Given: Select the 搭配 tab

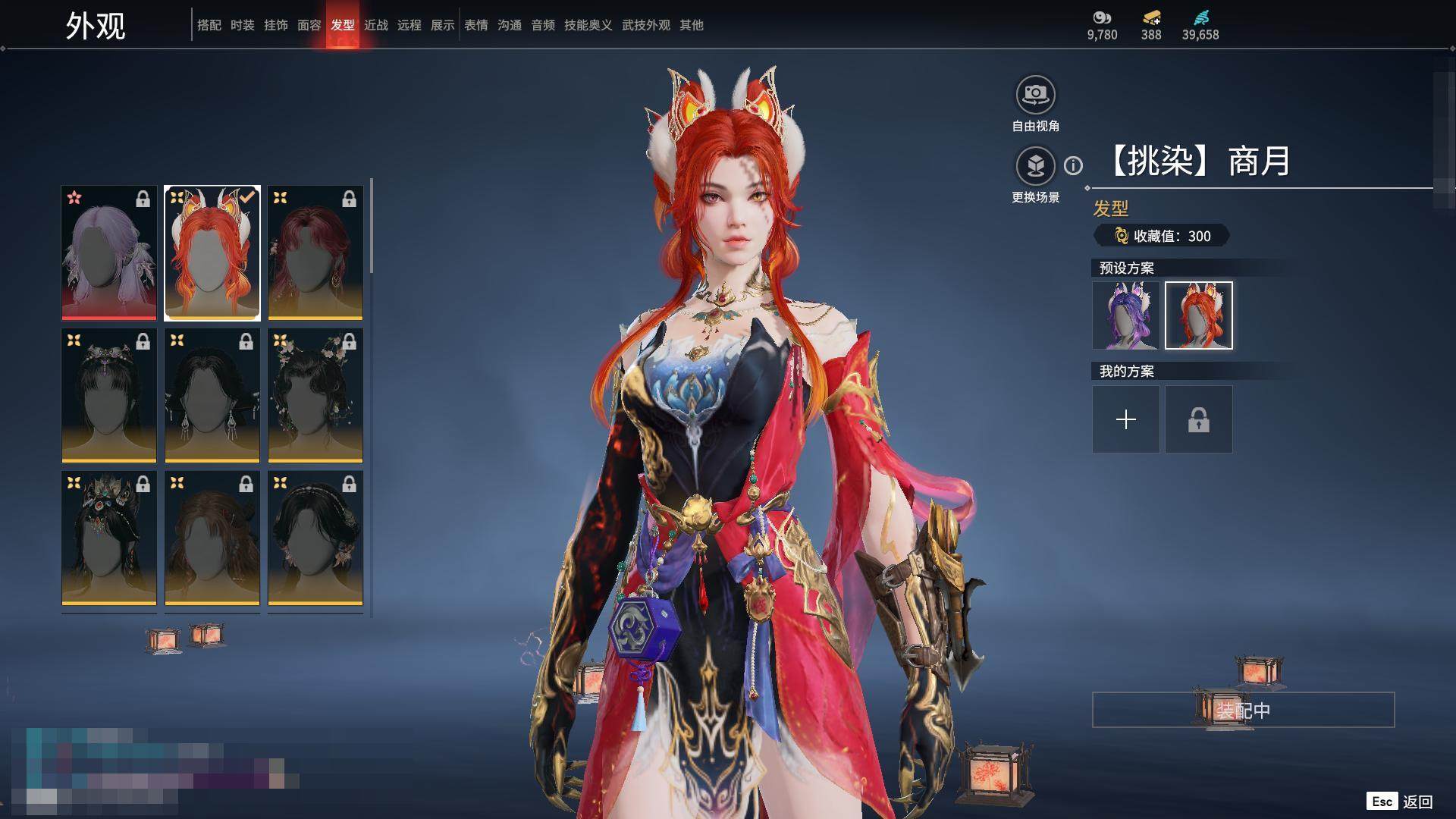Looking at the screenshot, I should point(209,25).
